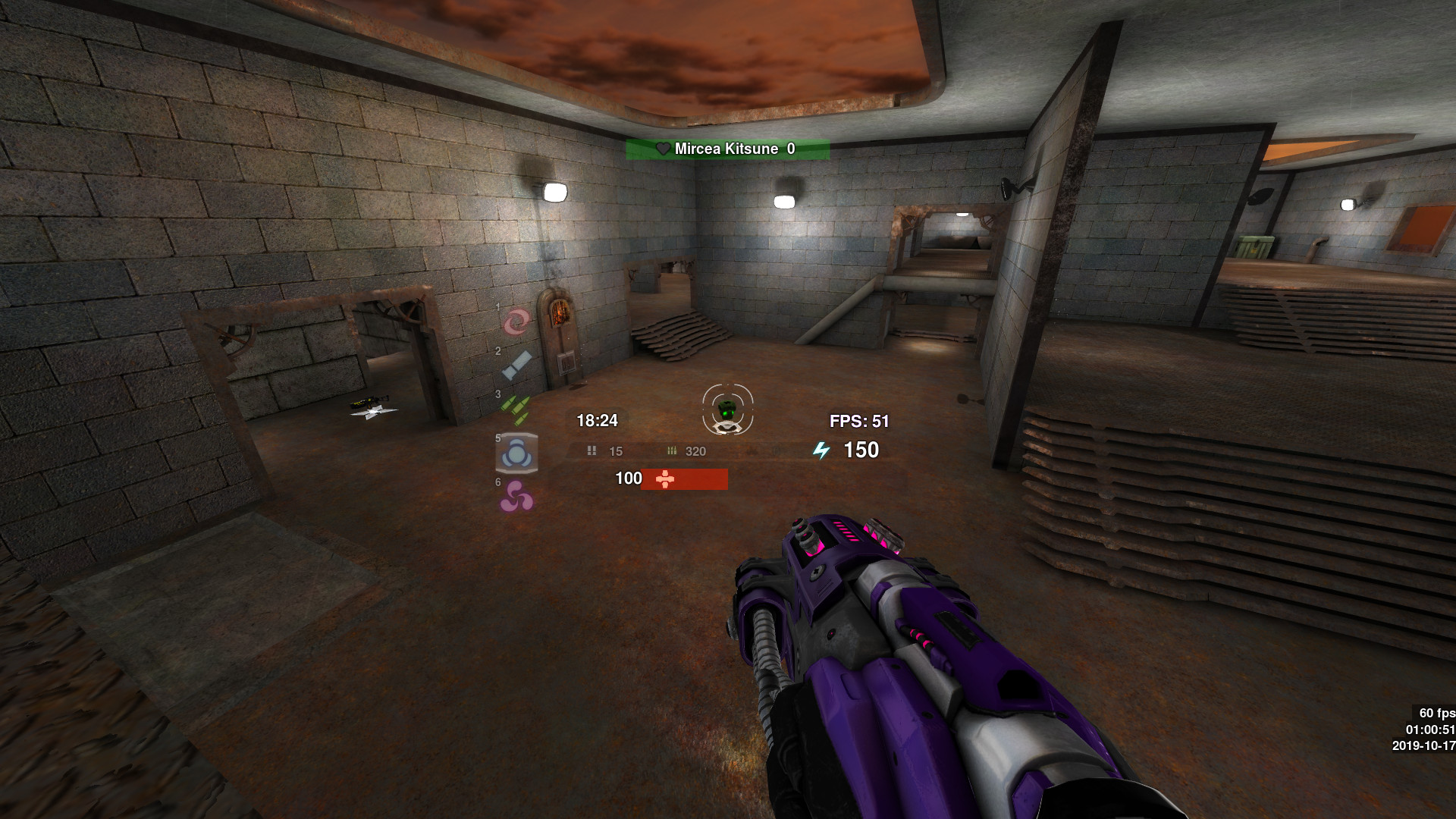Select the highlighted blue Electro weapon slot
This screenshot has height=819, width=1456.
(x=516, y=453)
